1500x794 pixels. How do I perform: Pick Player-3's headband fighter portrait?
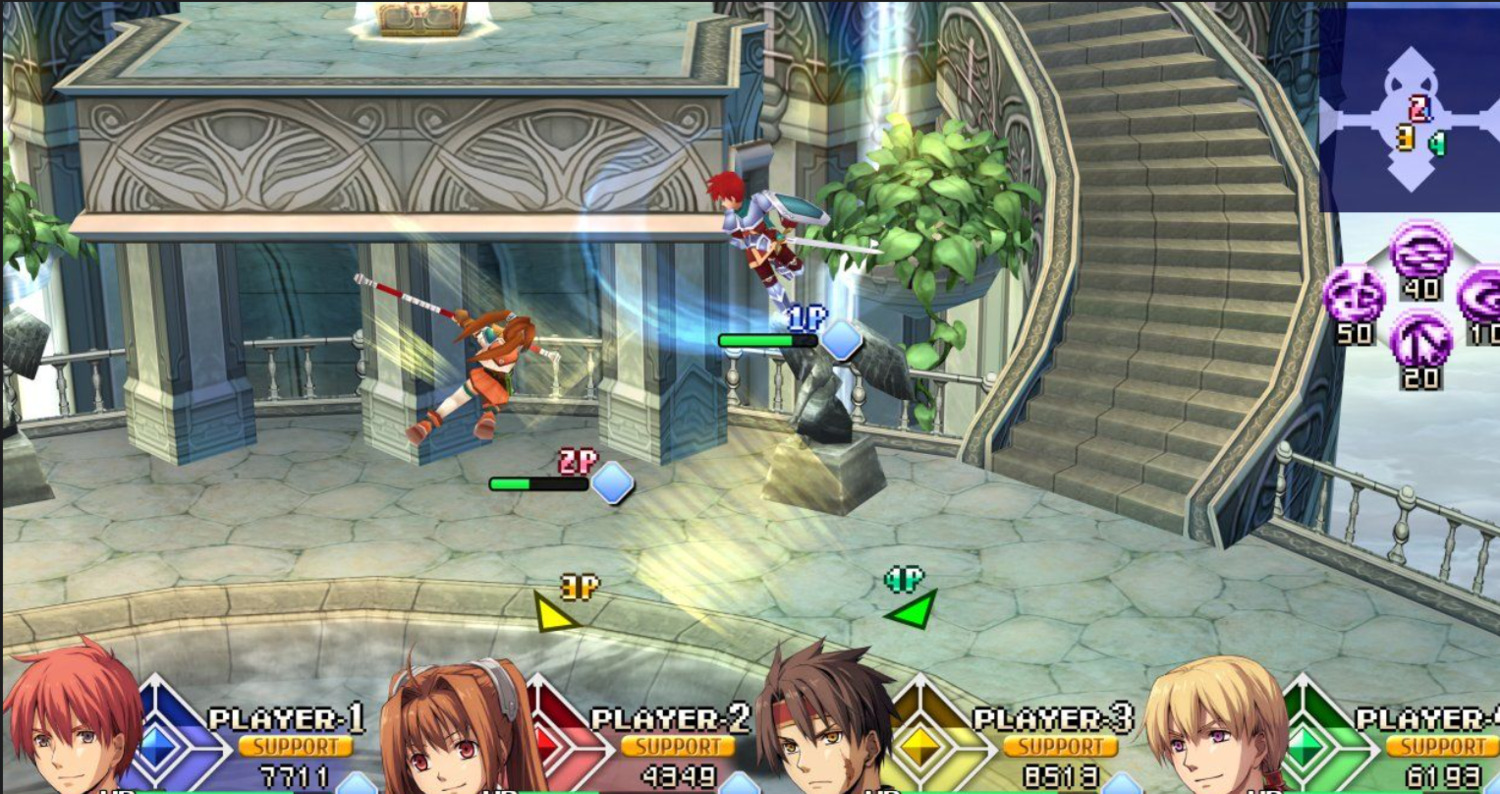(826, 722)
